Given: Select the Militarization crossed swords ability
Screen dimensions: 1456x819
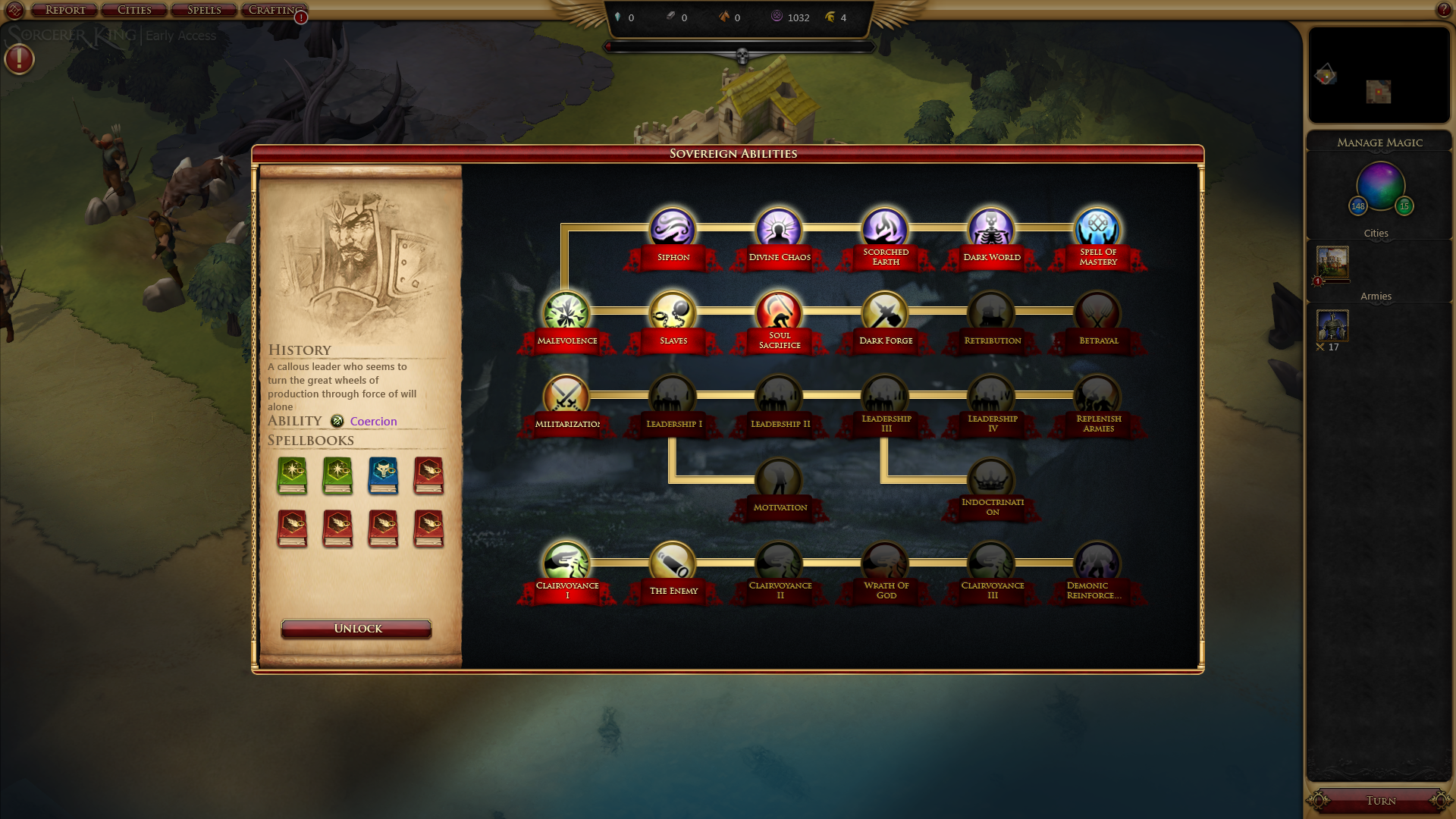Looking at the screenshot, I should (x=566, y=396).
